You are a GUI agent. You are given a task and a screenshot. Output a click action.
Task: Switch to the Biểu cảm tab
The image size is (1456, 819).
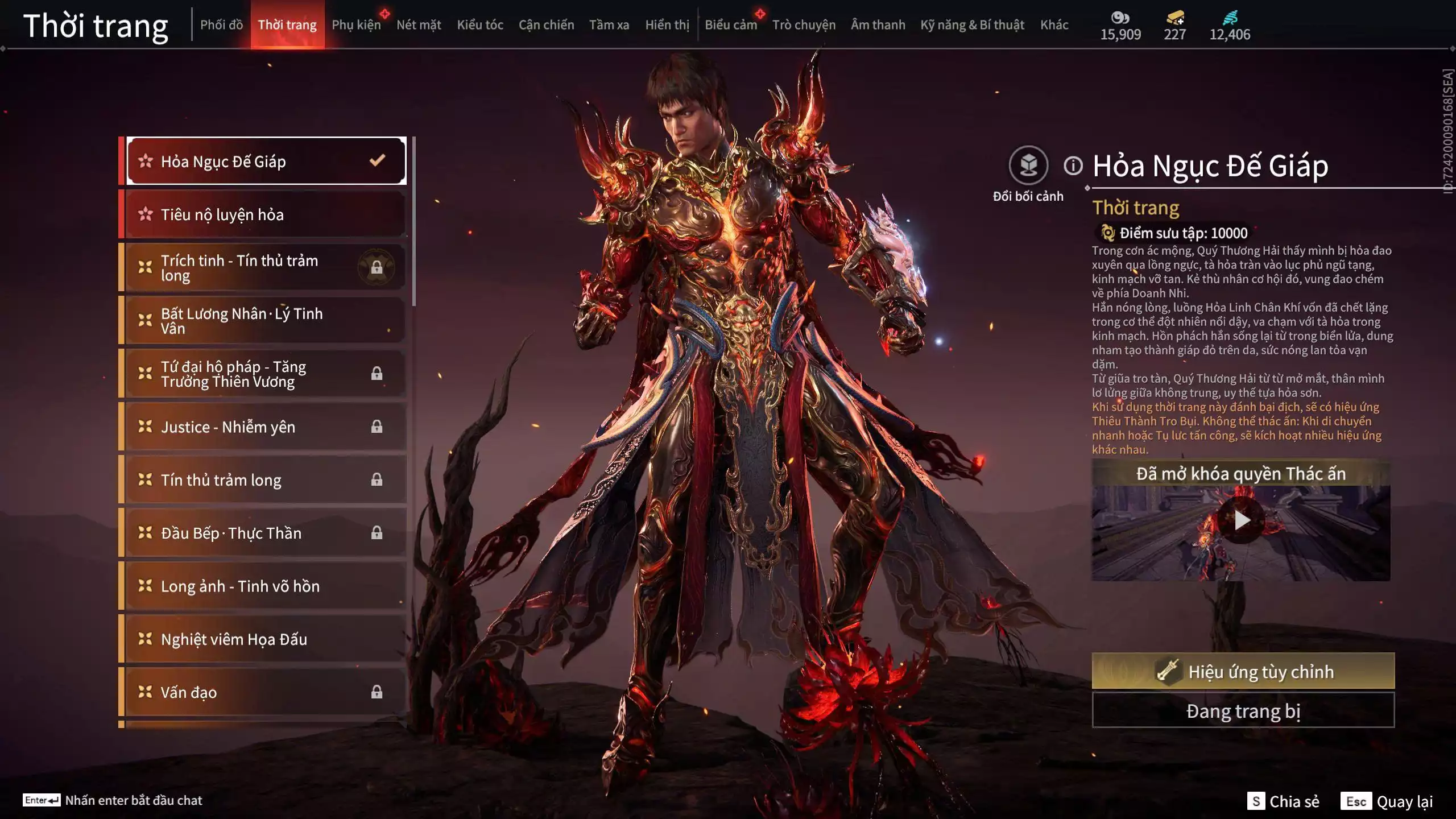coord(731,25)
